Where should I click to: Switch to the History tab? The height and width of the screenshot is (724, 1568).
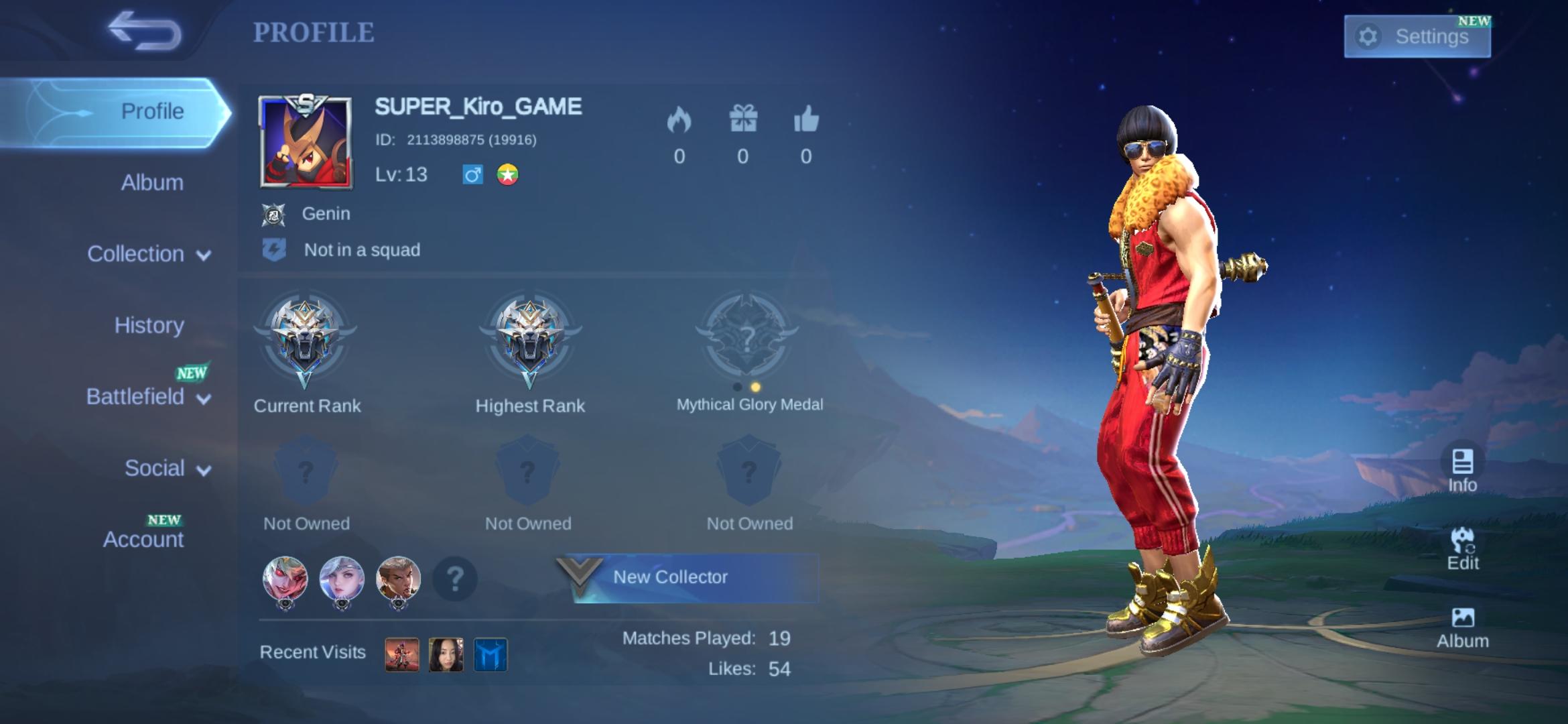[150, 326]
